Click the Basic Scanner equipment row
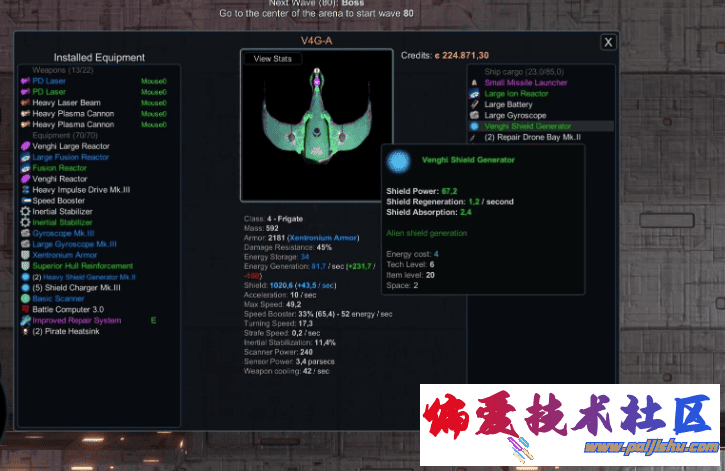 [x=60, y=298]
